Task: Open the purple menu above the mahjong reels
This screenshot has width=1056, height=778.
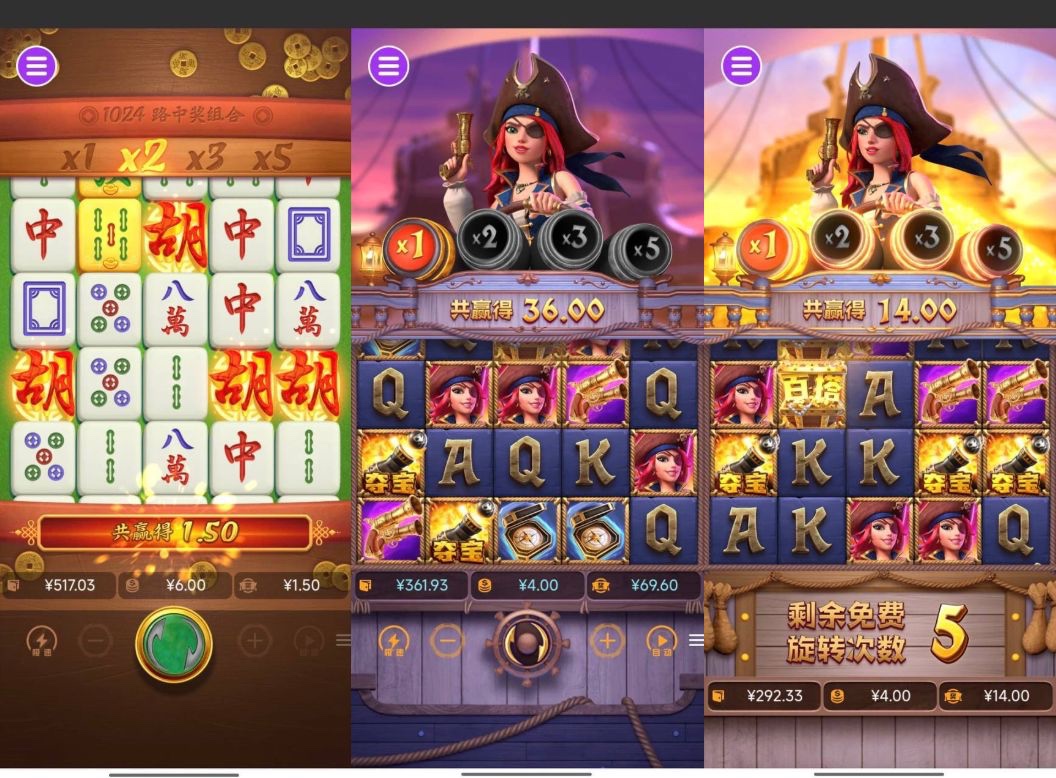Action: tap(37, 66)
